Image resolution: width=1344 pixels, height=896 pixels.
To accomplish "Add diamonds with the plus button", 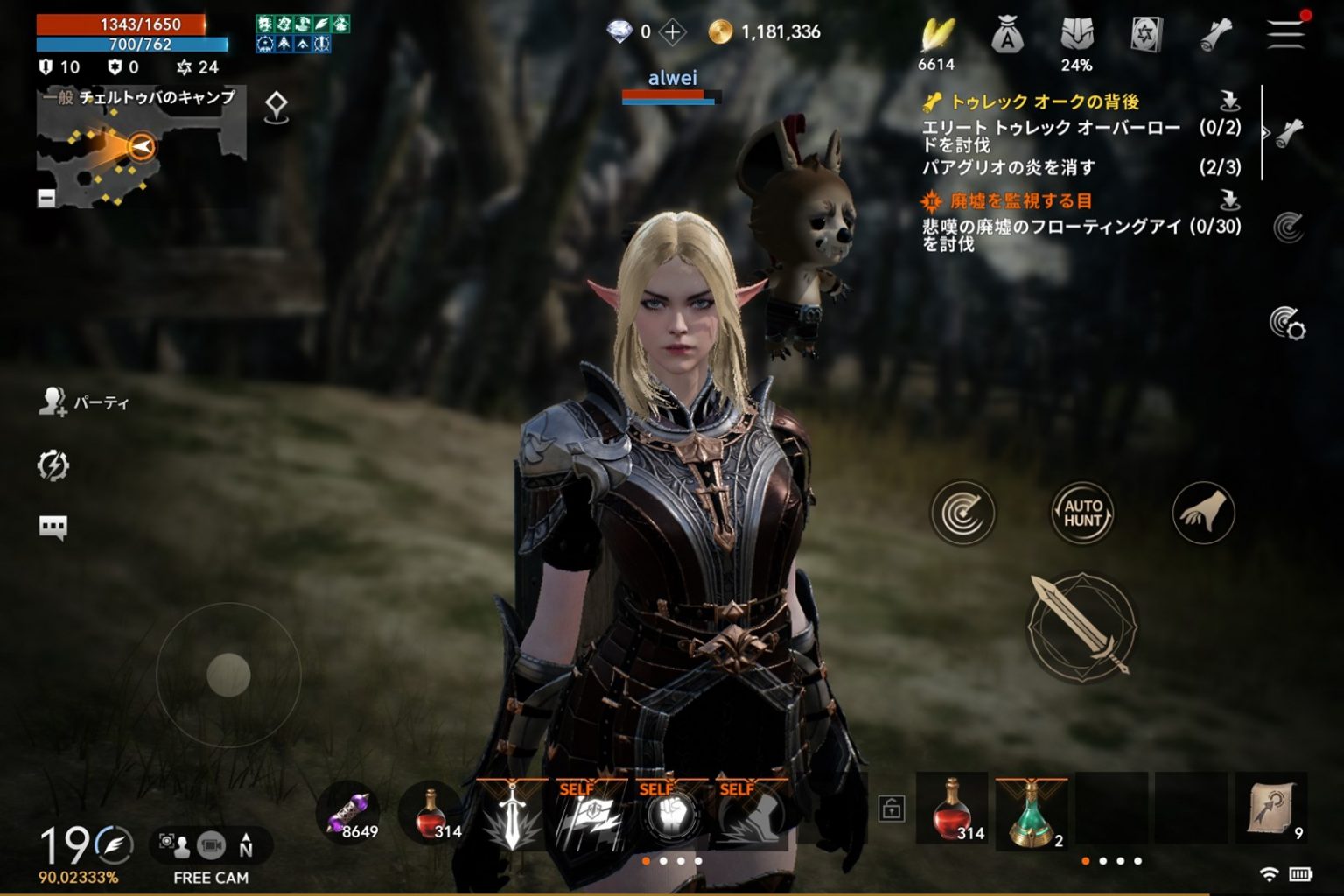I will [672, 33].
